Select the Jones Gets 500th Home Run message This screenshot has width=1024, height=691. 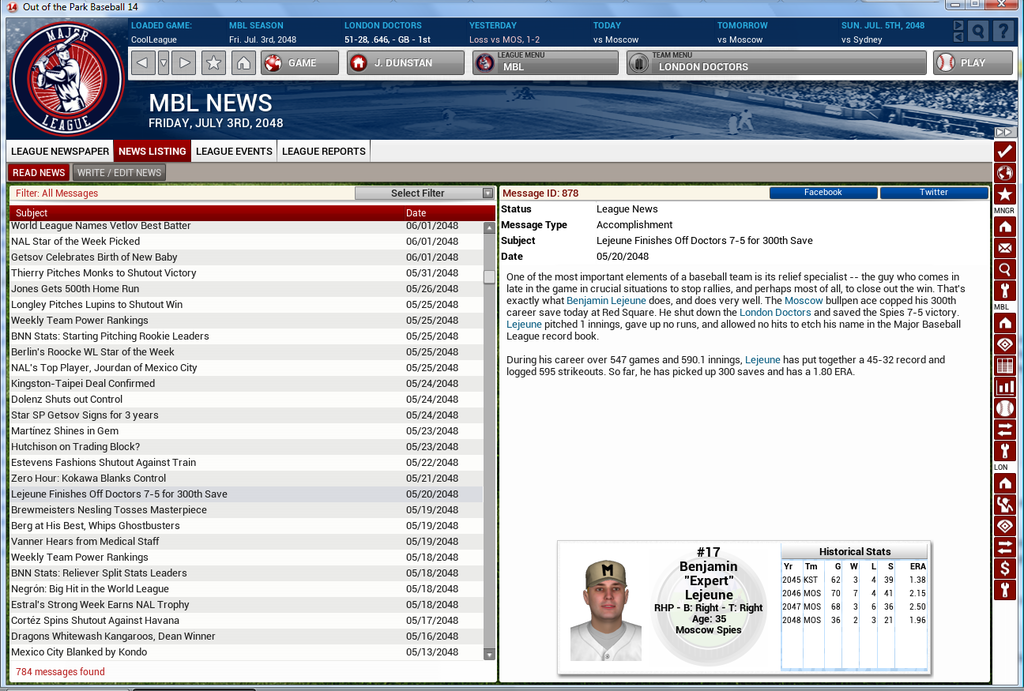pyautogui.click(x=75, y=289)
